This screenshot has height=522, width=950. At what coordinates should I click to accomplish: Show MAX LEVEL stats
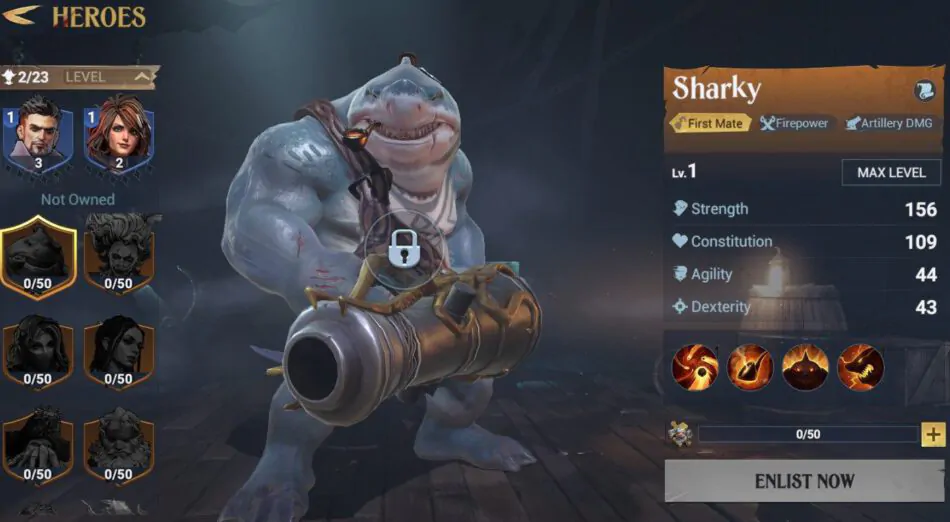[891, 172]
